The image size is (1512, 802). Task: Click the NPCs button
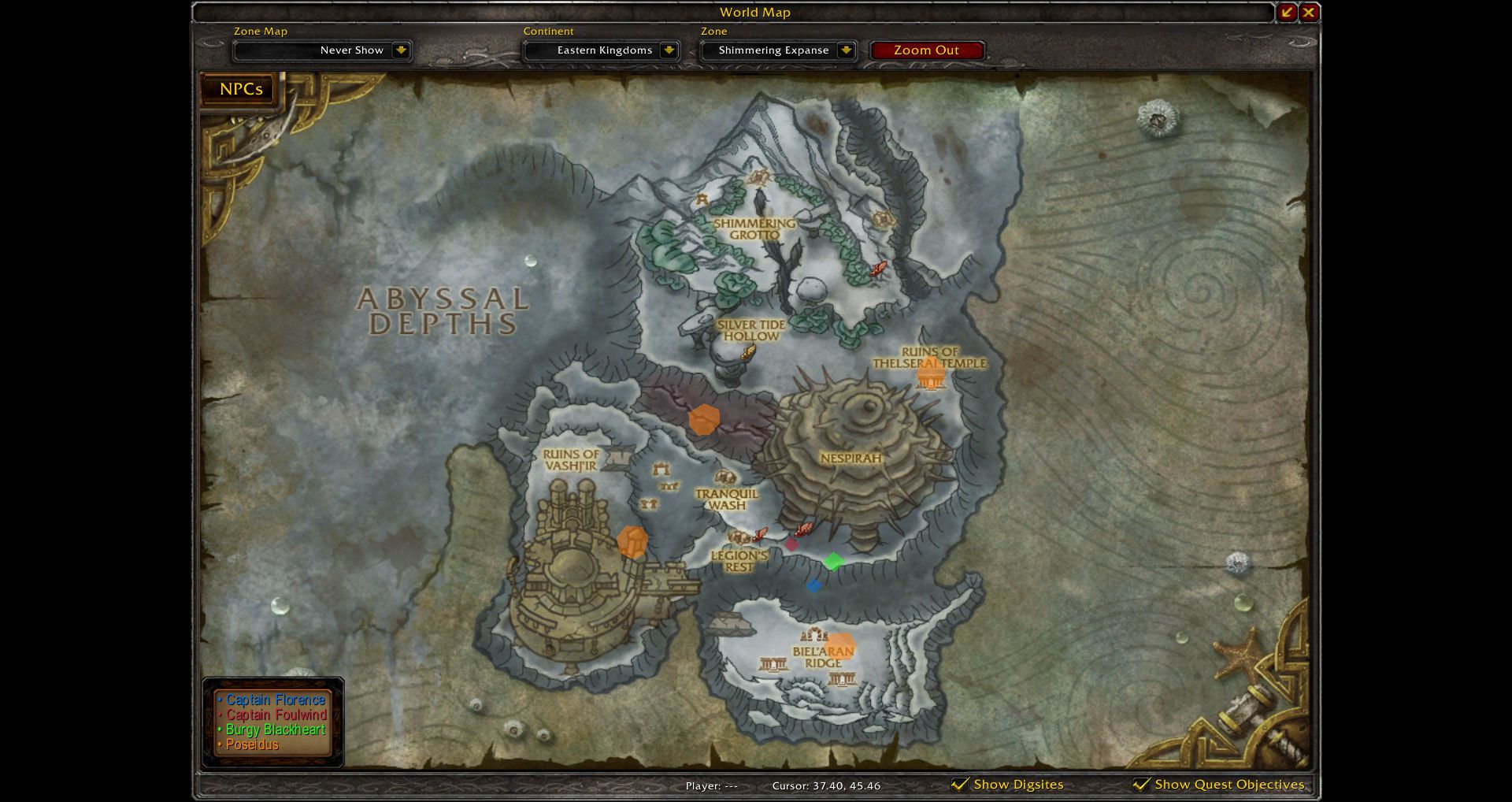(237, 89)
